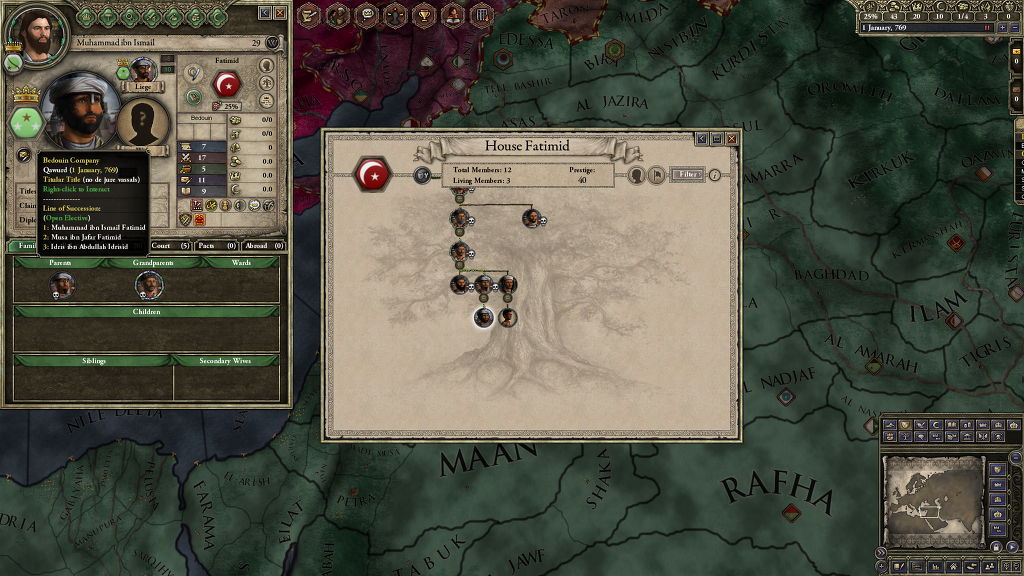Viewport: 1024px width, 576px height.
Task: Click the green hexagon title shield
Action: coord(24,123)
